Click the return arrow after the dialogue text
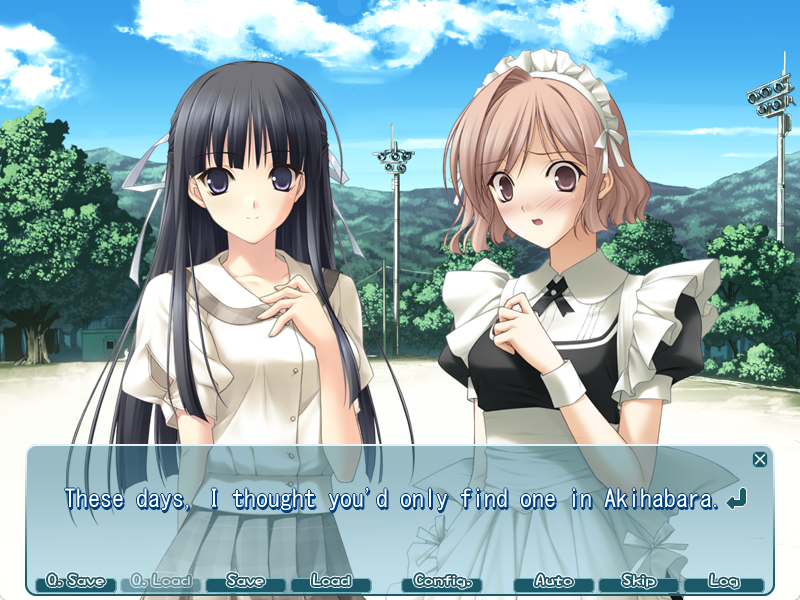This screenshot has height=600, width=800. click(737, 499)
